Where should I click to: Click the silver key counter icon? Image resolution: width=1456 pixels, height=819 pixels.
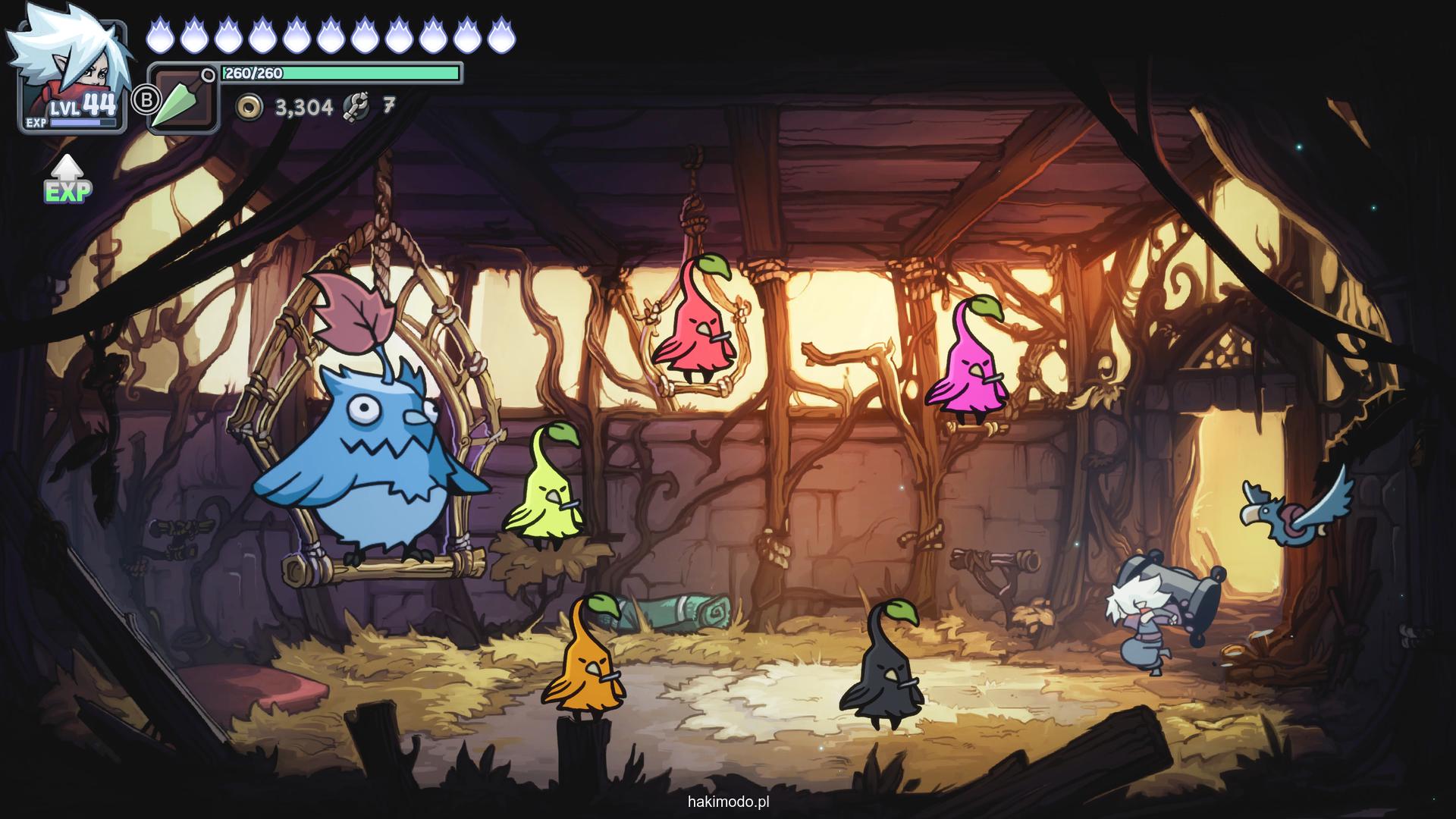[356, 107]
